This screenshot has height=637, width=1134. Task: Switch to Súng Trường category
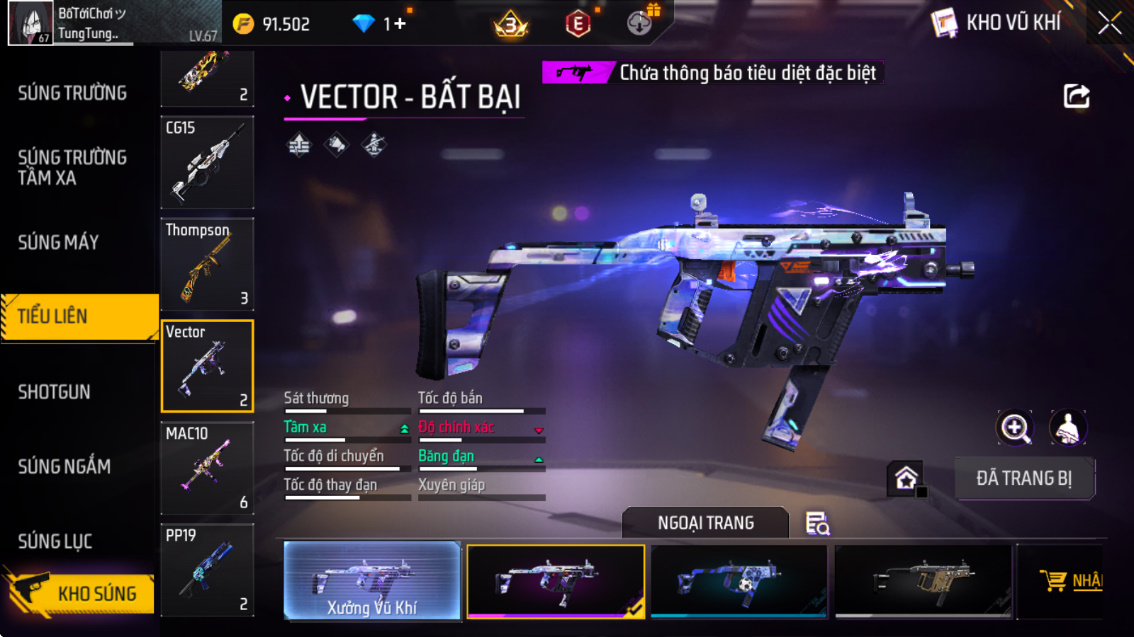pyautogui.click(x=73, y=93)
